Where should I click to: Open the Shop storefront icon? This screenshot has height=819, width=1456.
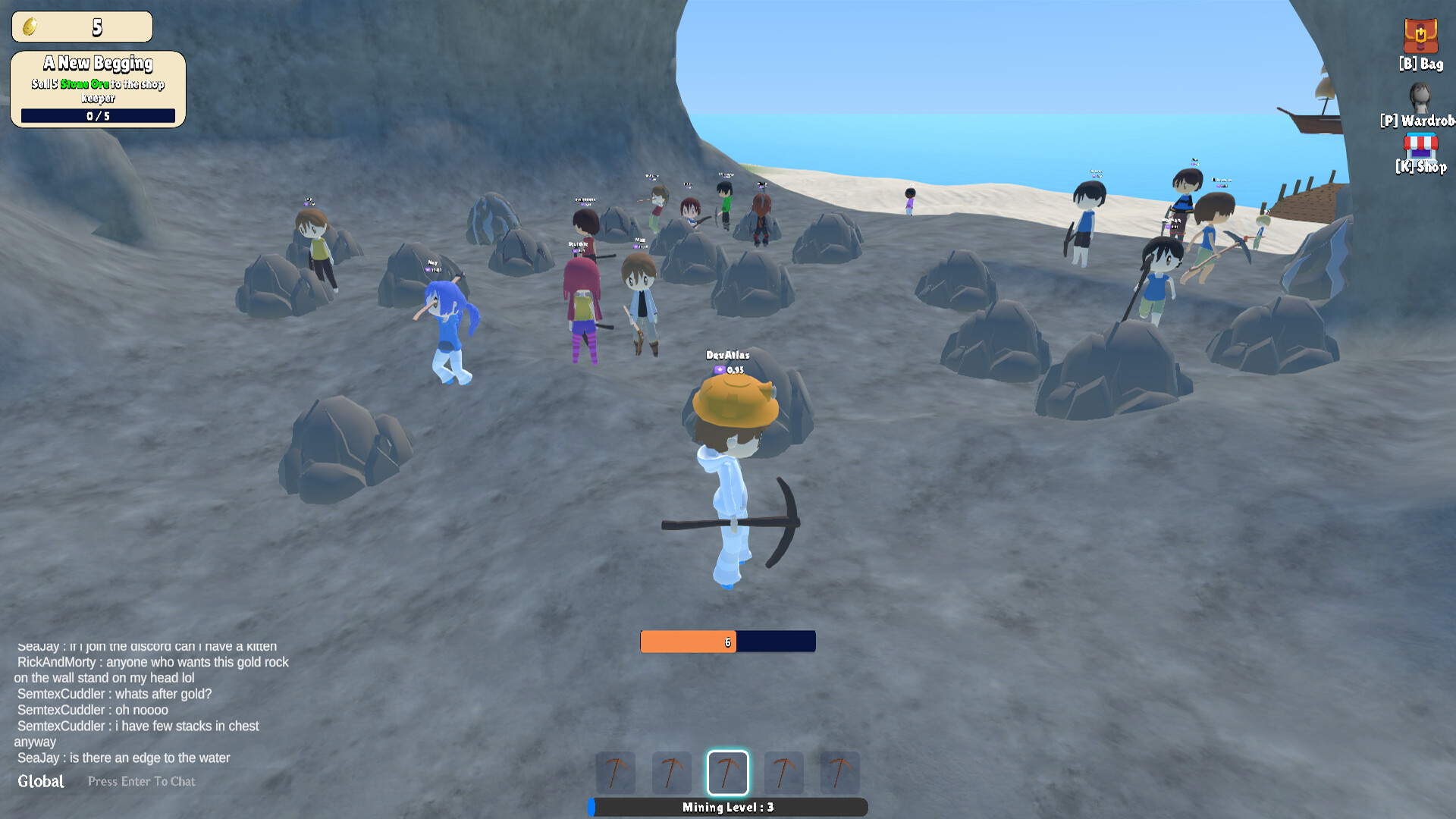(x=1421, y=146)
